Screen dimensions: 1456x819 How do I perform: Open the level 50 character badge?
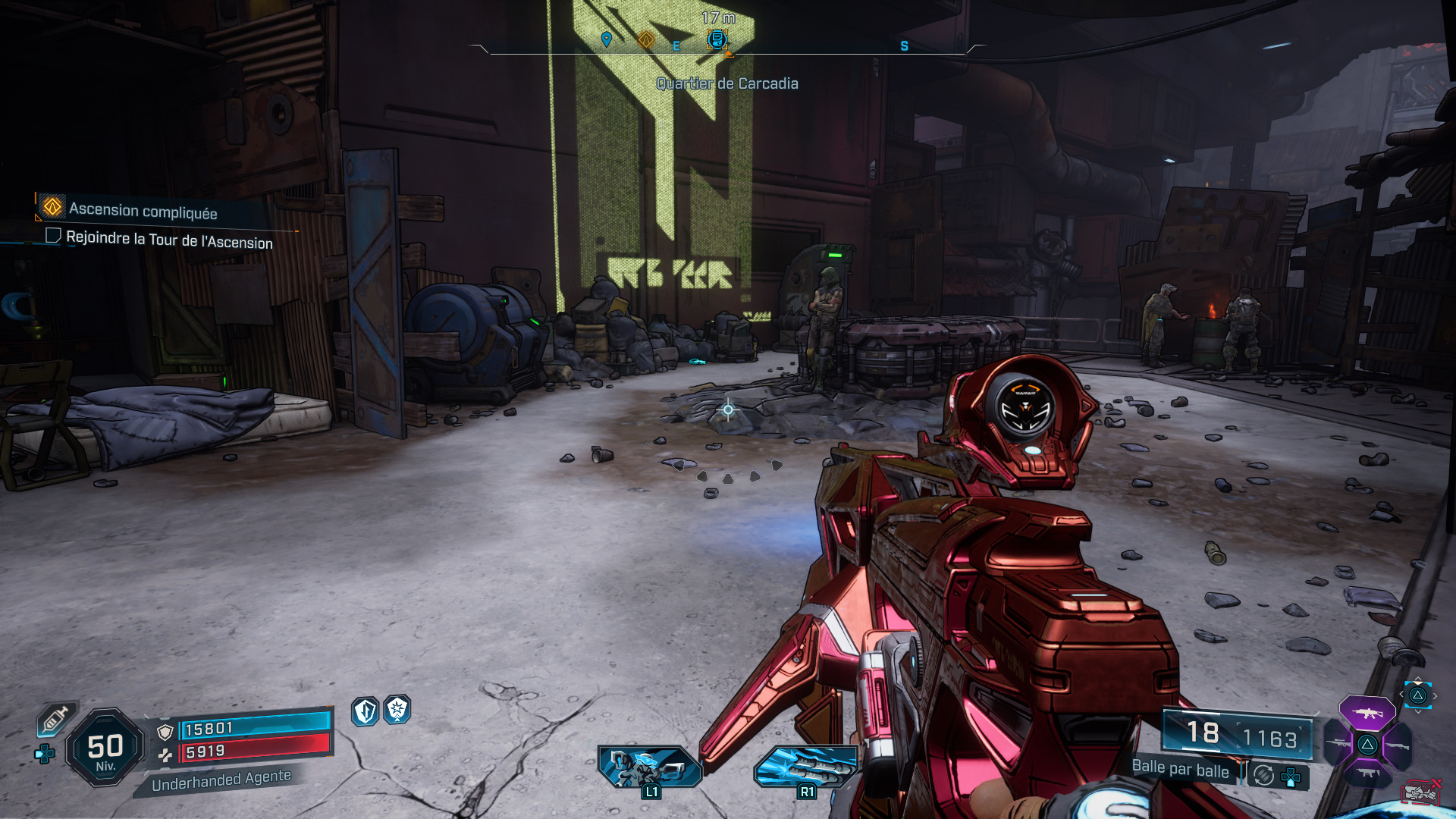coord(105,749)
